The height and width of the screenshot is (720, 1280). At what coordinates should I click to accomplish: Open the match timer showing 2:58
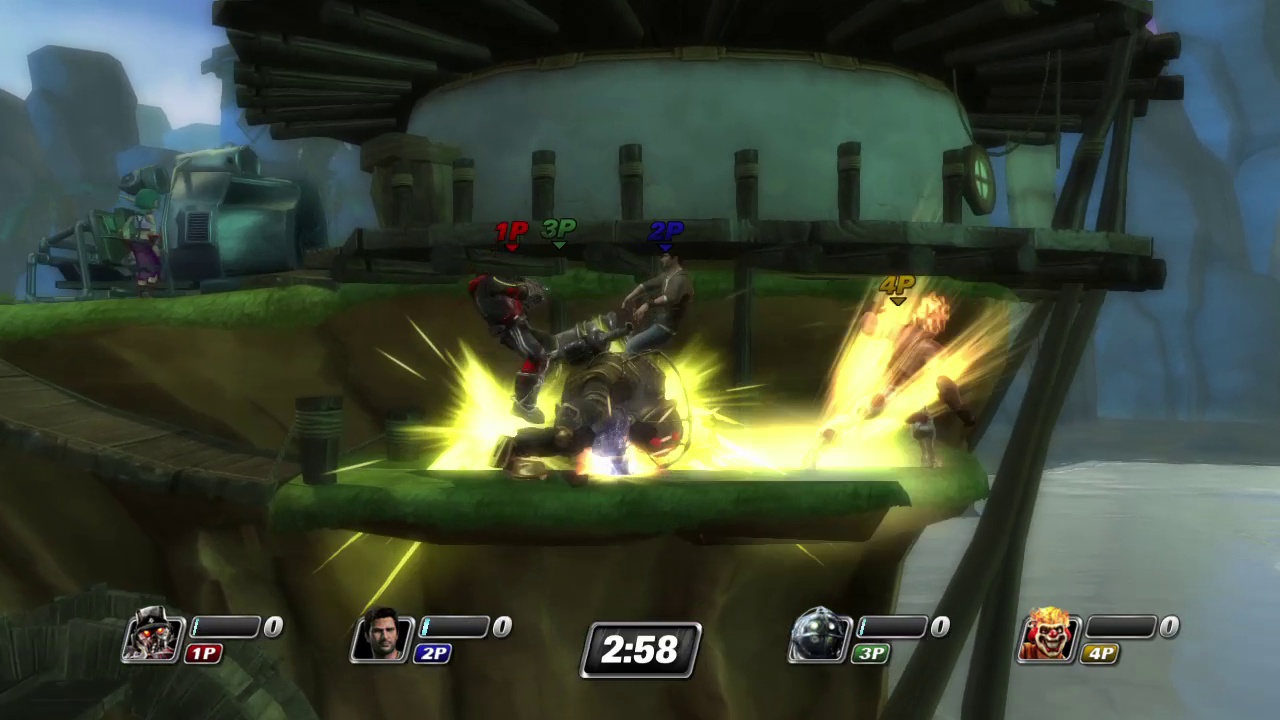[640, 650]
